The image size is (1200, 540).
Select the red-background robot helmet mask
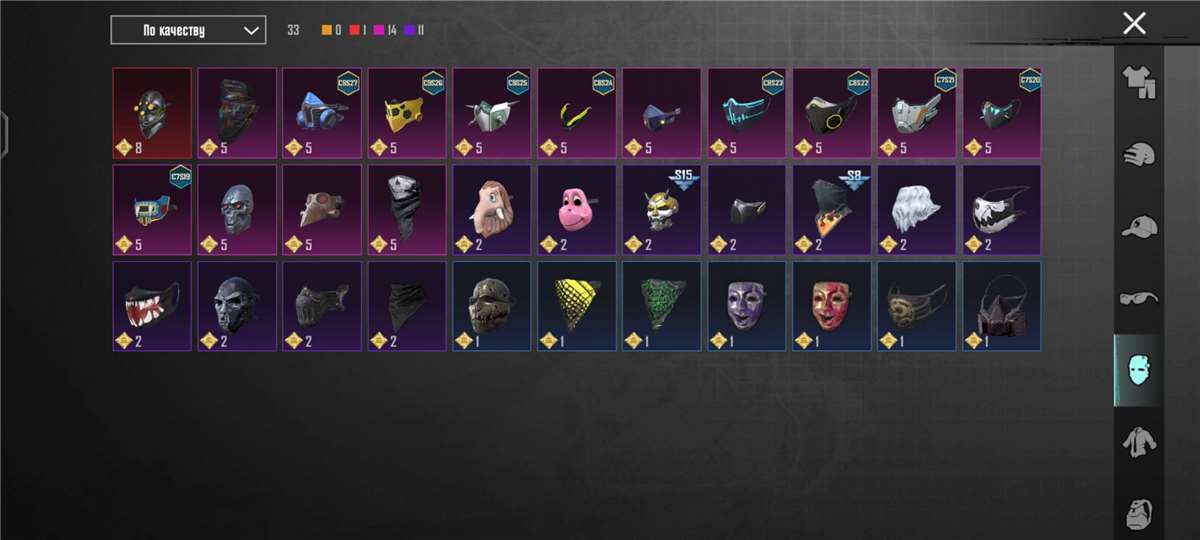coord(151,113)
